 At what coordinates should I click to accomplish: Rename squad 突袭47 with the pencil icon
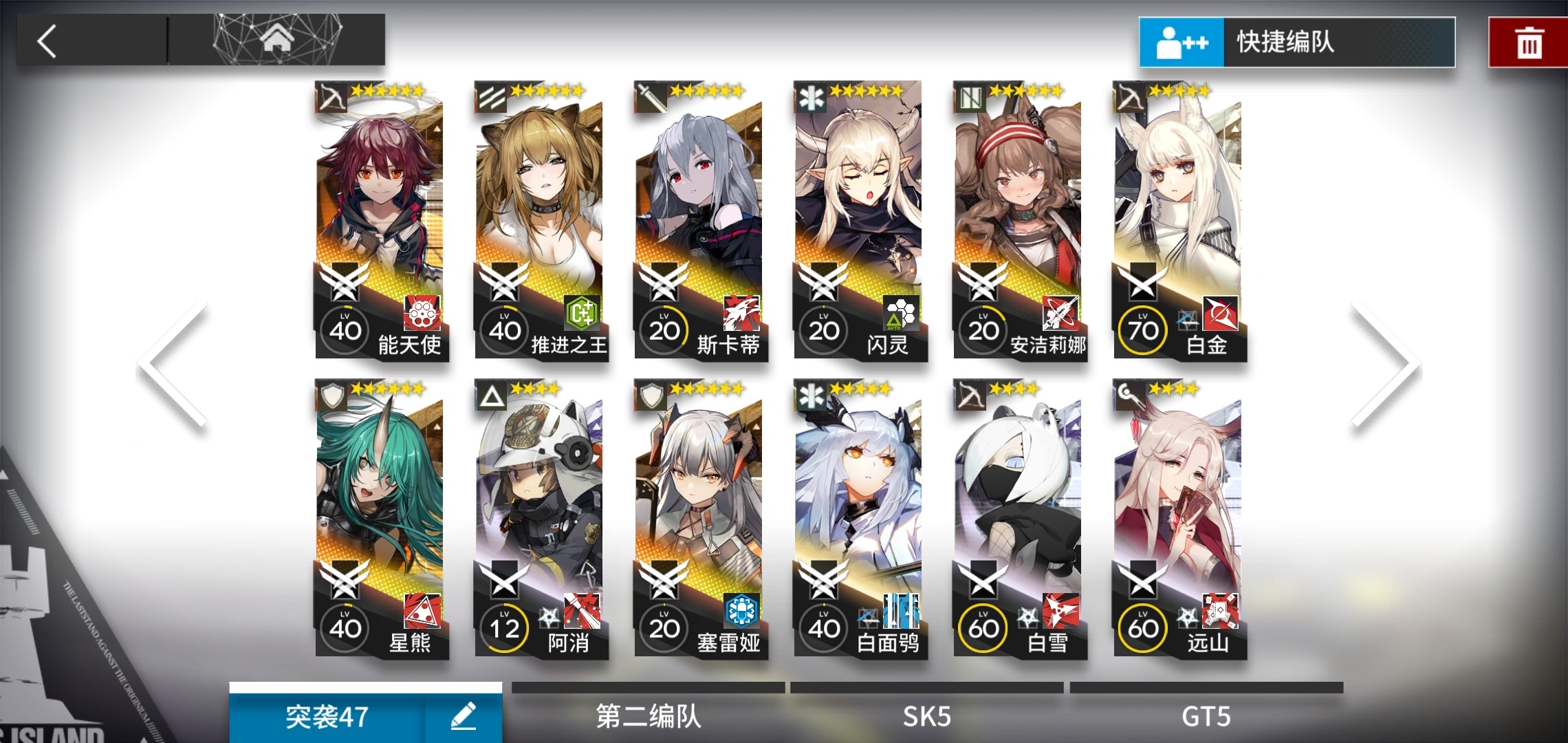(463, 716)
